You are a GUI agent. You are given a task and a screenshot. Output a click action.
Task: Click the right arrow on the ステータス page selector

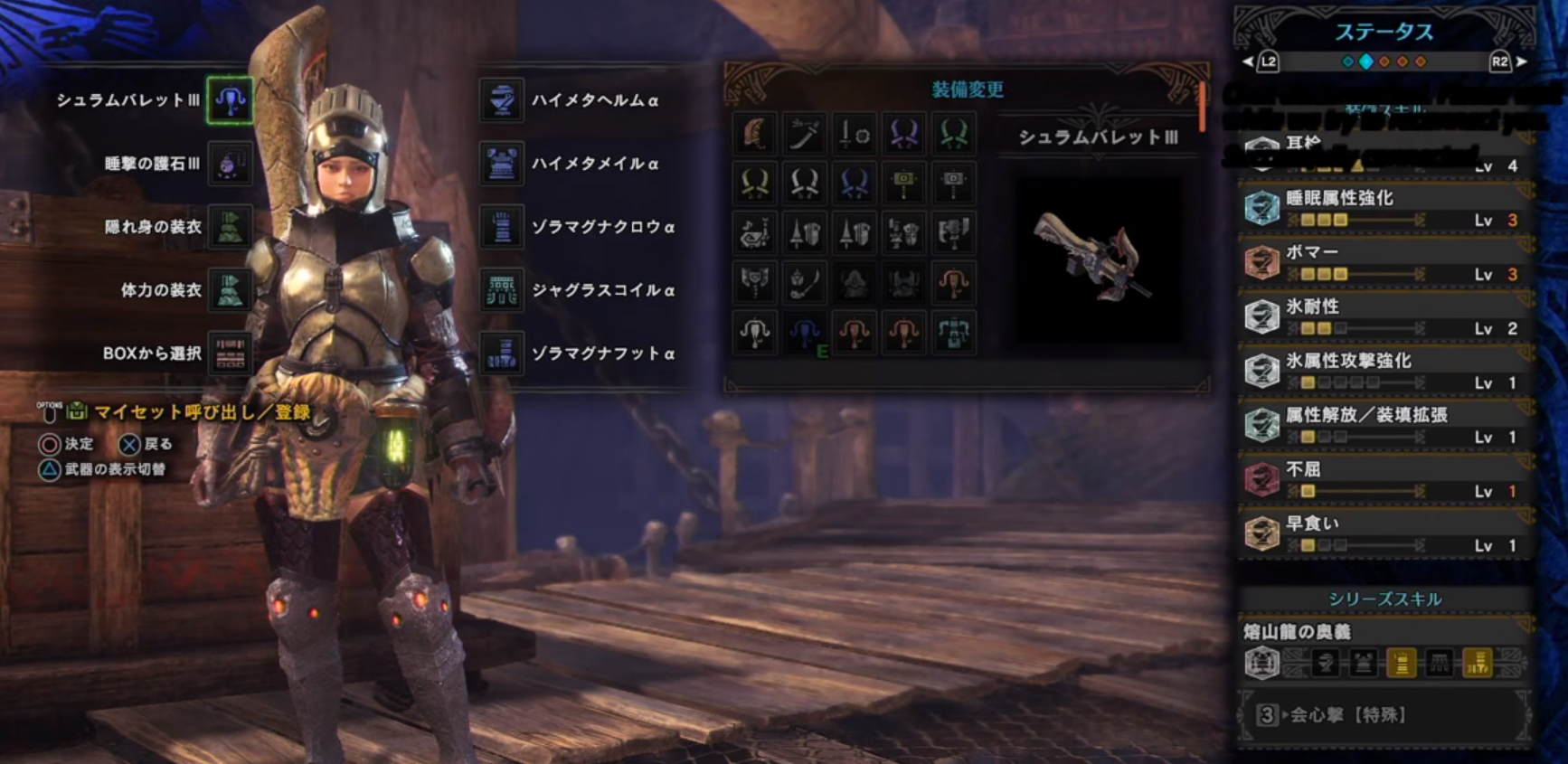click(1522, 61)
